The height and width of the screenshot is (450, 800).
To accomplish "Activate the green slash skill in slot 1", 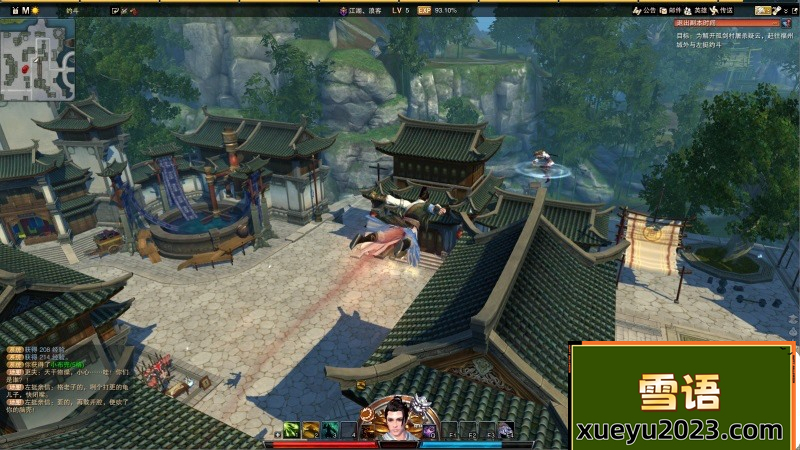I will [x=291, y=430].
